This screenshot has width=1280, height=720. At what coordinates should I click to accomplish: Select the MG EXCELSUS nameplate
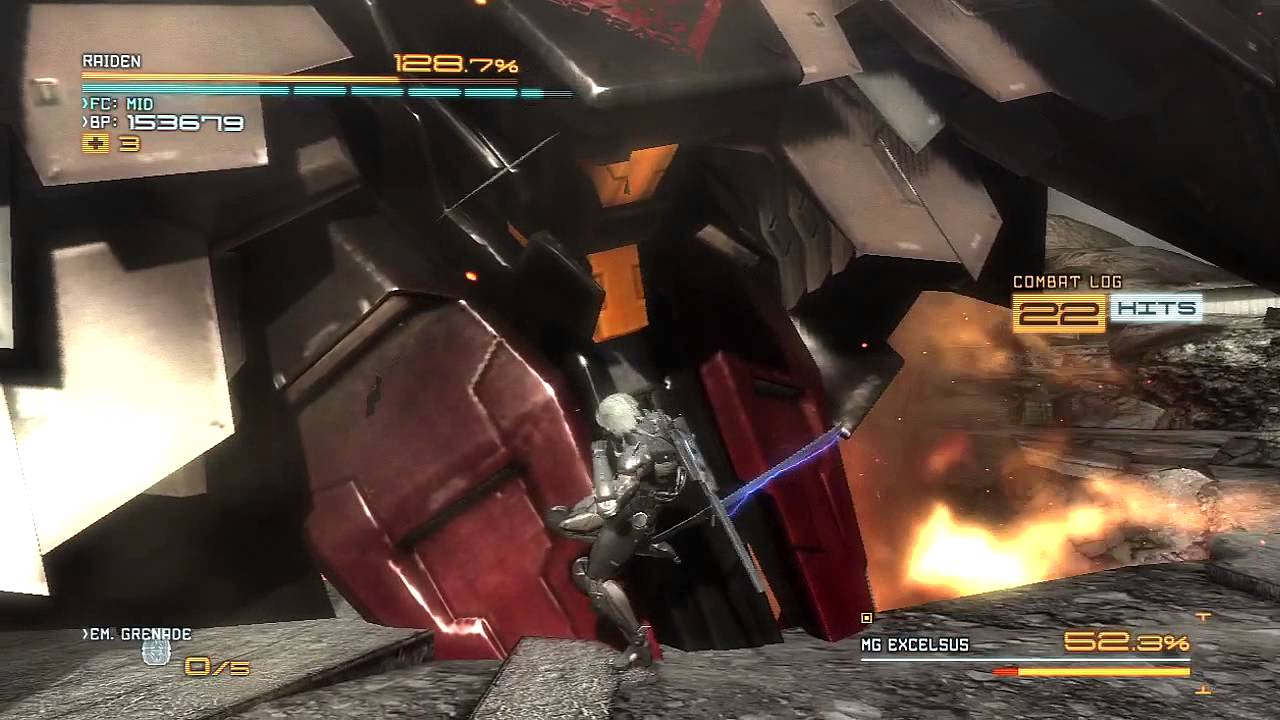click(915, 644)
